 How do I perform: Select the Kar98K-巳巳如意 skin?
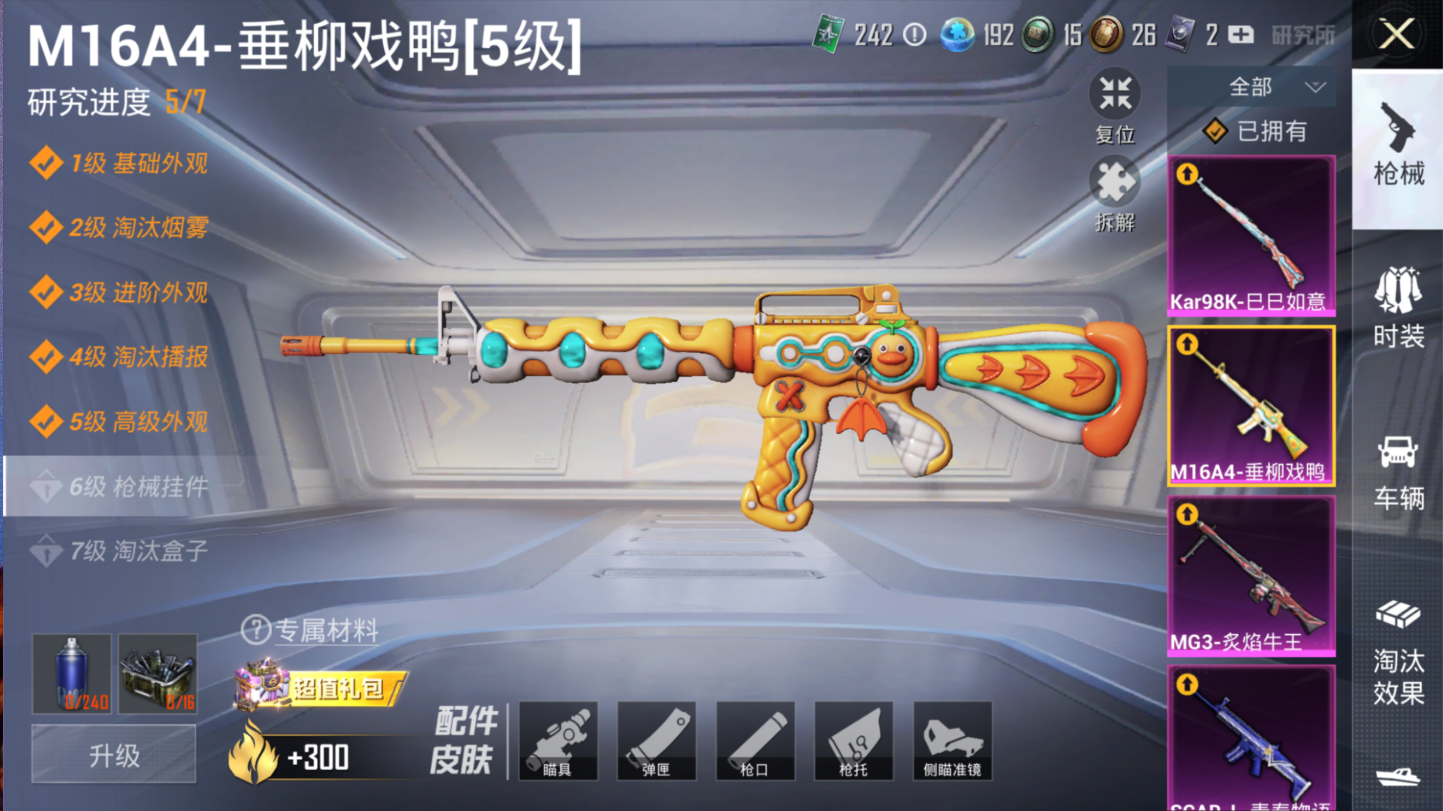point(1251,236)
